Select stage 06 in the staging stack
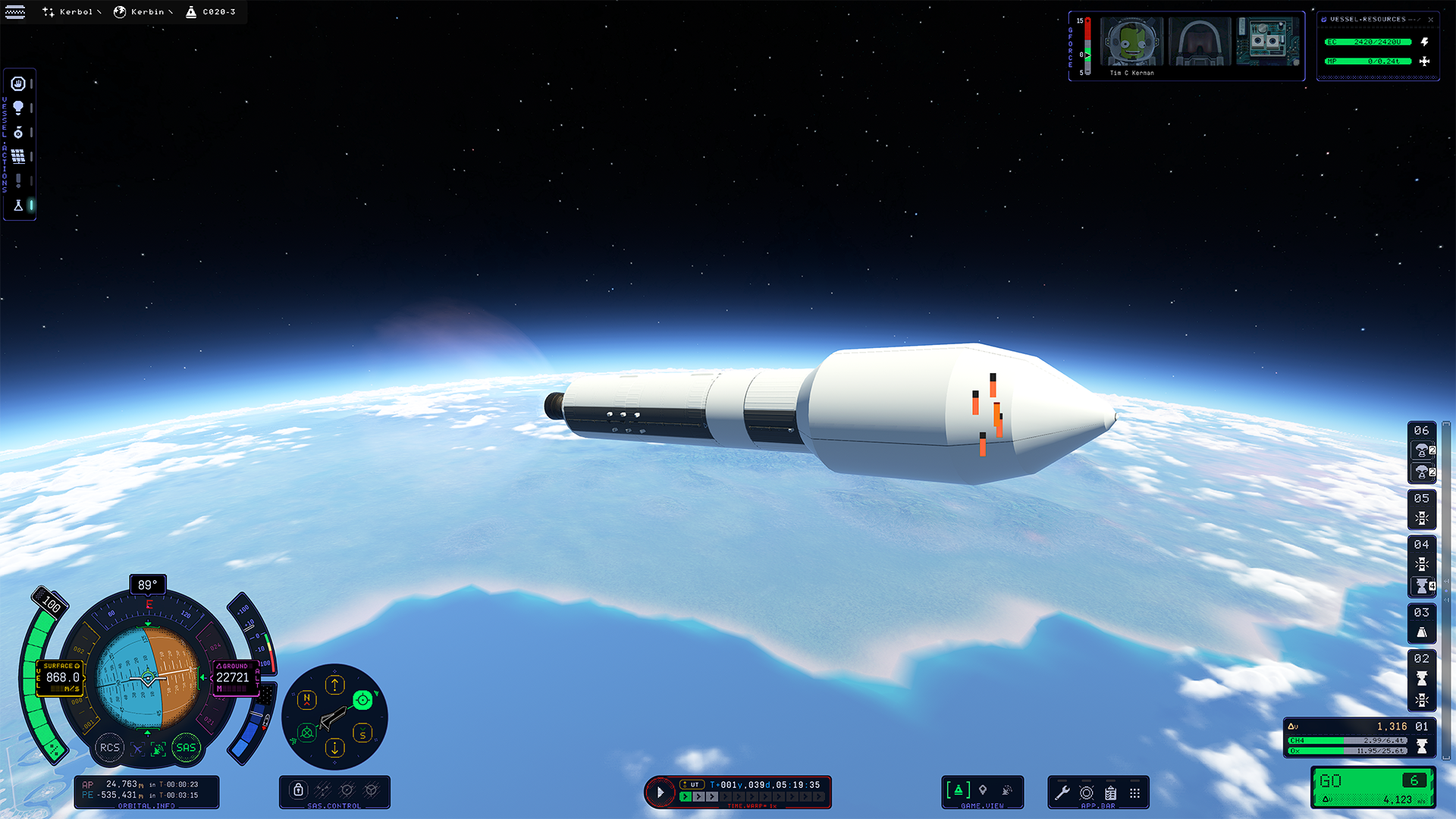This screenshot has height=819, width=1456. coord(1421,431)
